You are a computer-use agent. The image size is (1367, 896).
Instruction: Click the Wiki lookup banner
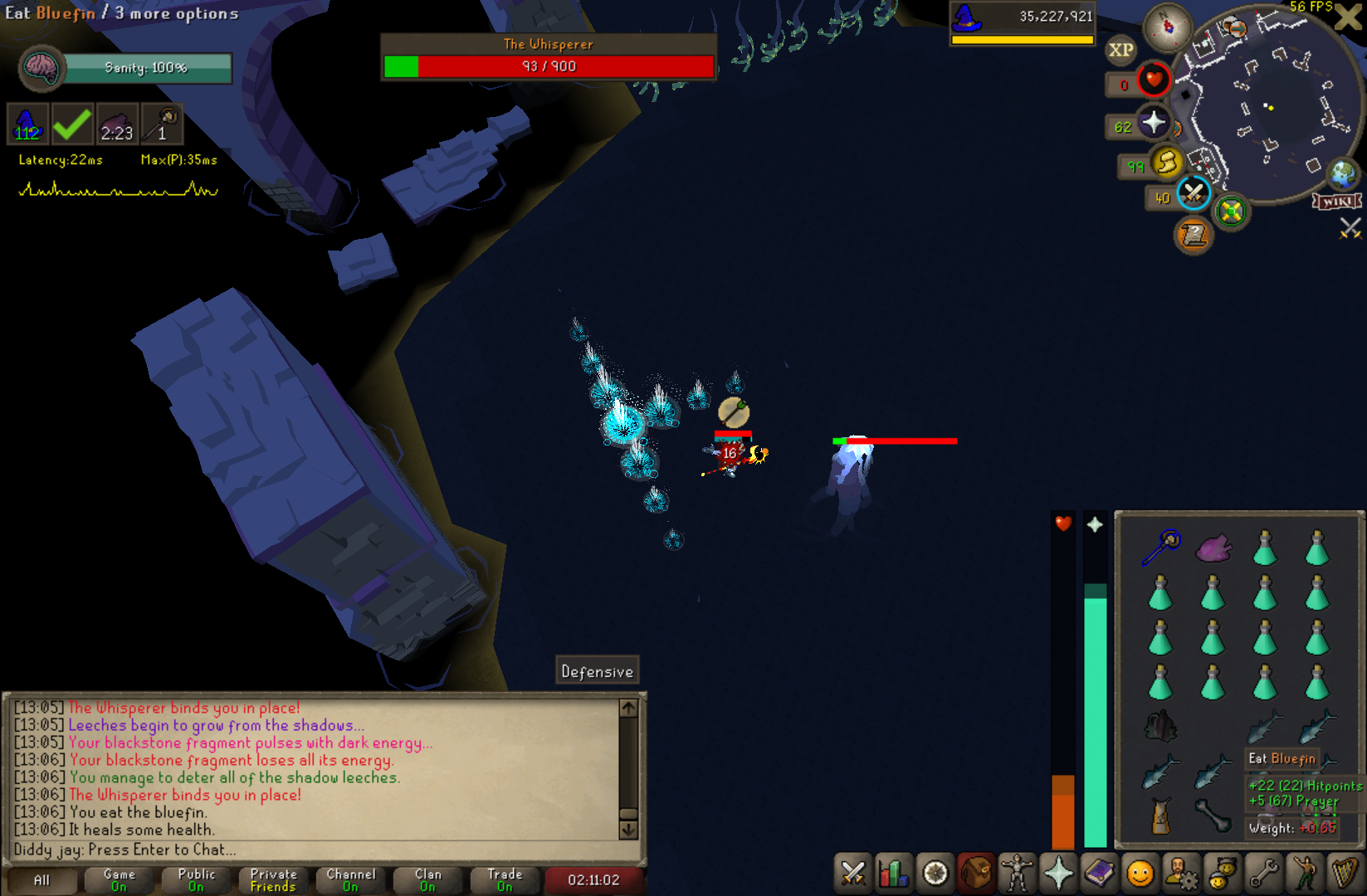point(1336,202)
